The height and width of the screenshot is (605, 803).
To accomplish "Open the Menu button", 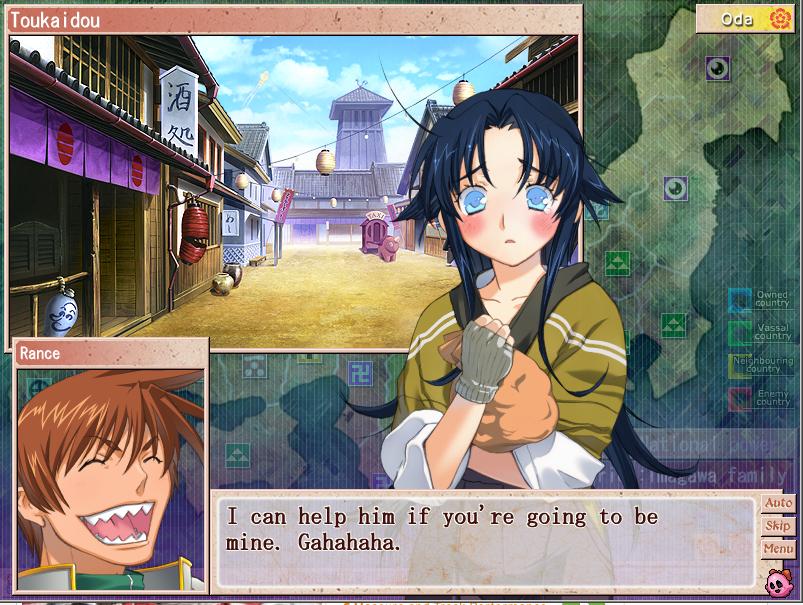I will 777,549.
